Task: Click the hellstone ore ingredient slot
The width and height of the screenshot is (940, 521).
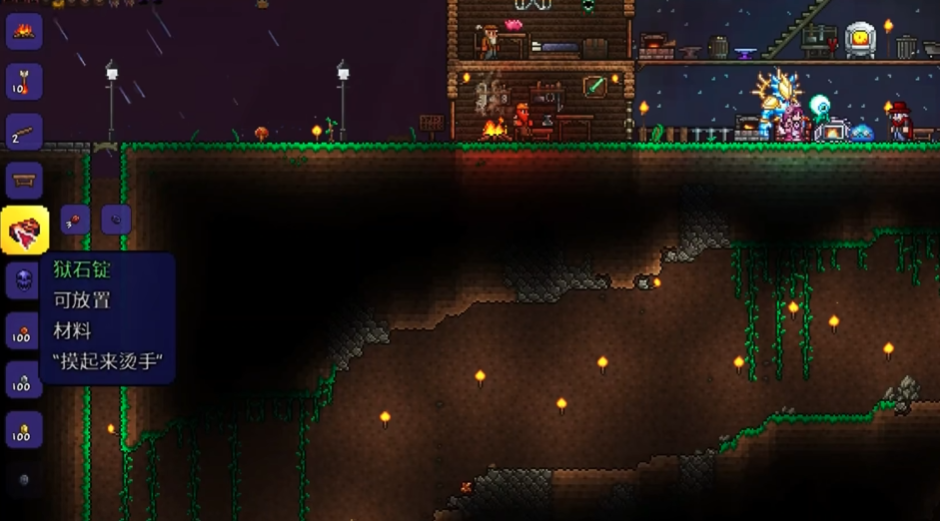Action: (x=76, y=220)
